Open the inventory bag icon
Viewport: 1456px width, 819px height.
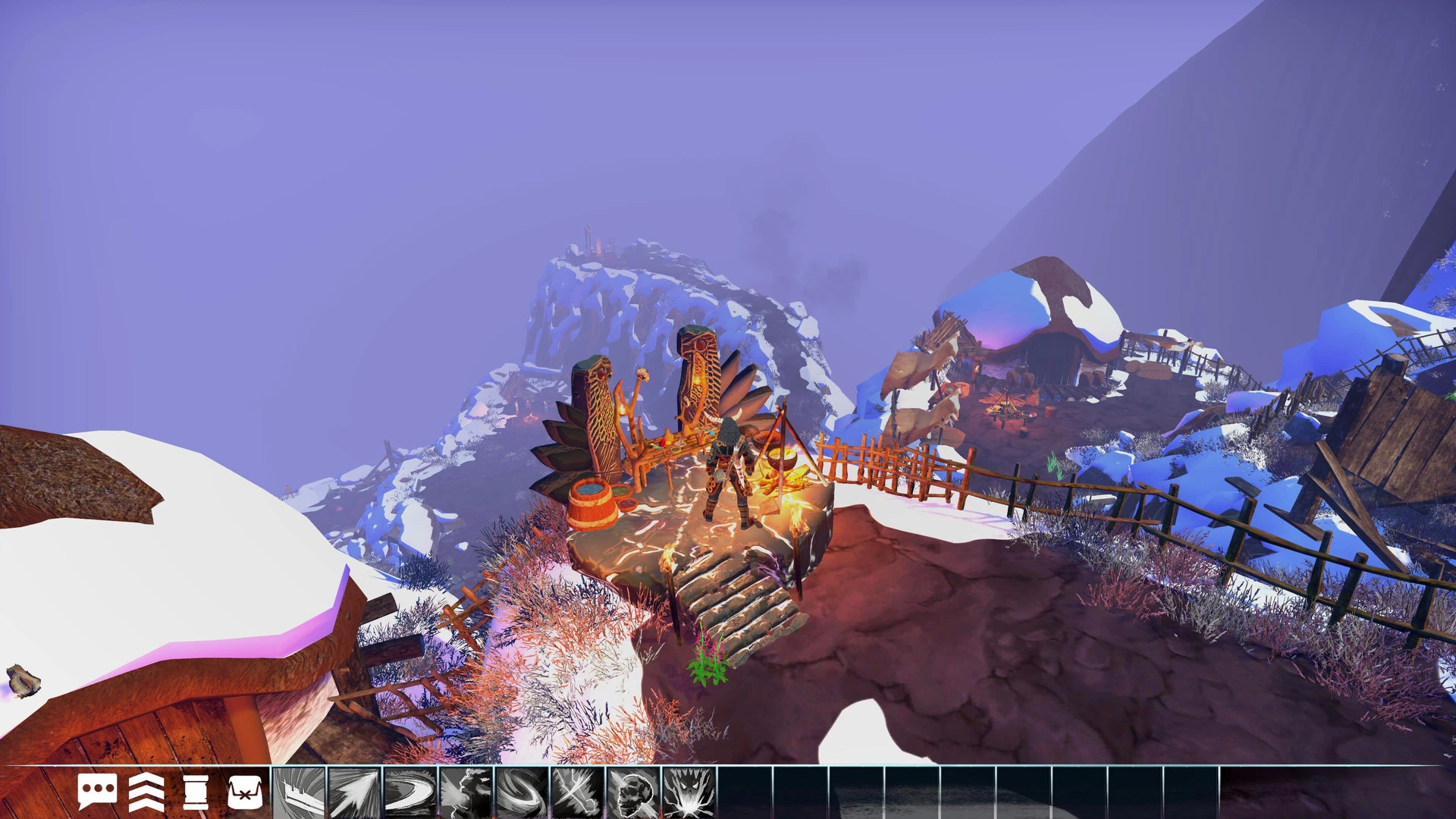(244, 792)
